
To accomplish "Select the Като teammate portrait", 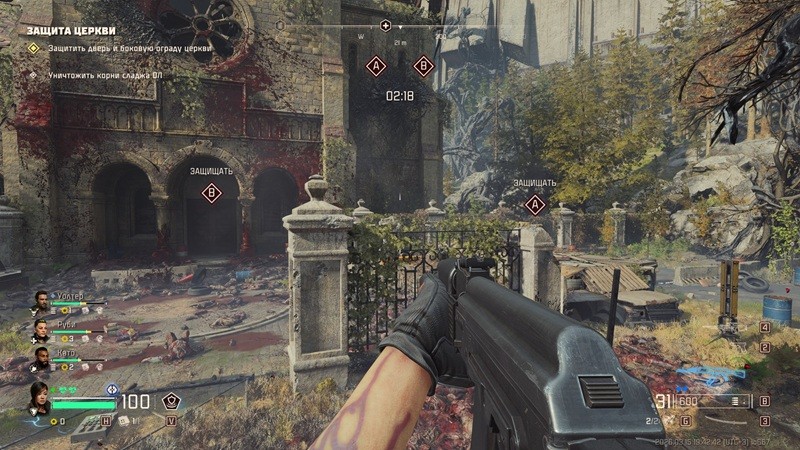I will (x=40, y=357).
